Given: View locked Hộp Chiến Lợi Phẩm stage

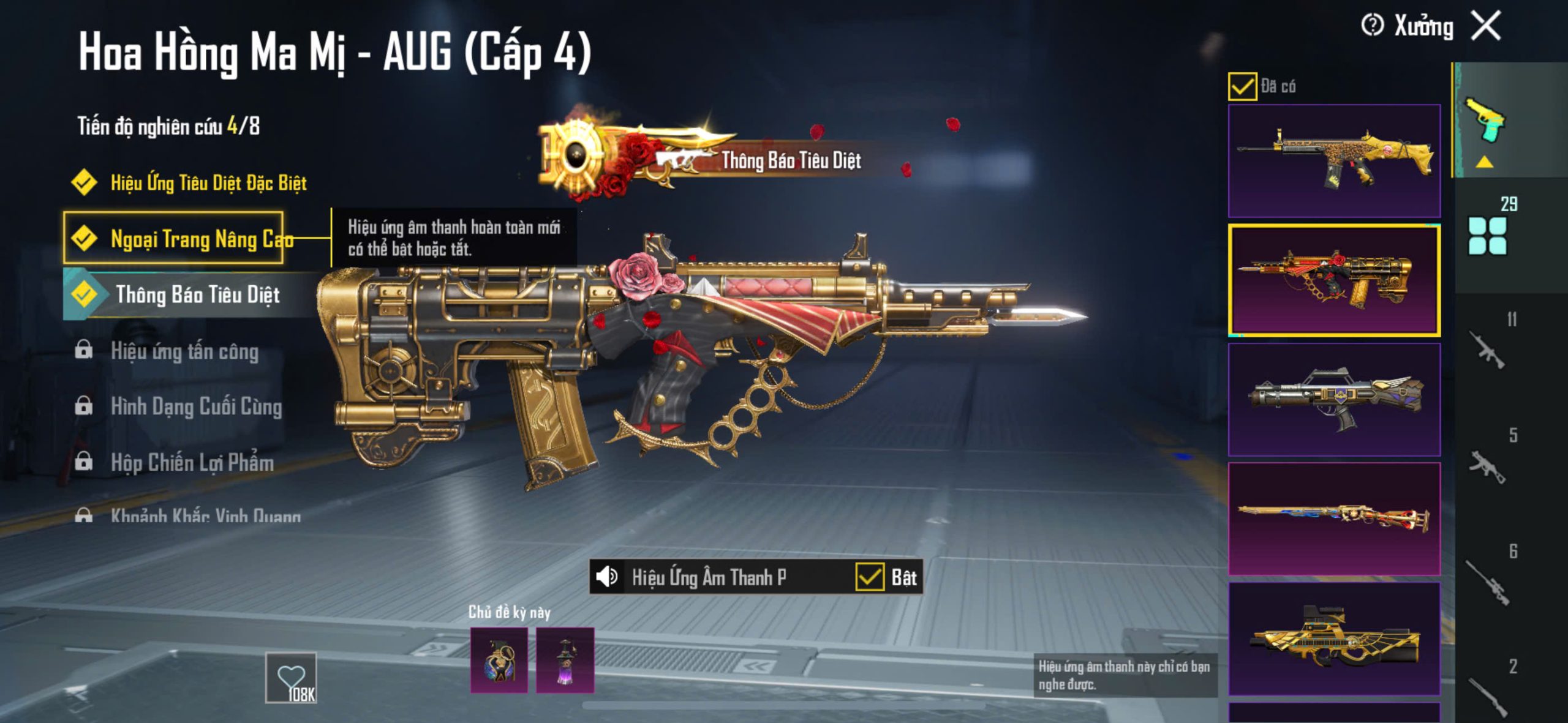Looking at the screenshot, I should 192,462.
